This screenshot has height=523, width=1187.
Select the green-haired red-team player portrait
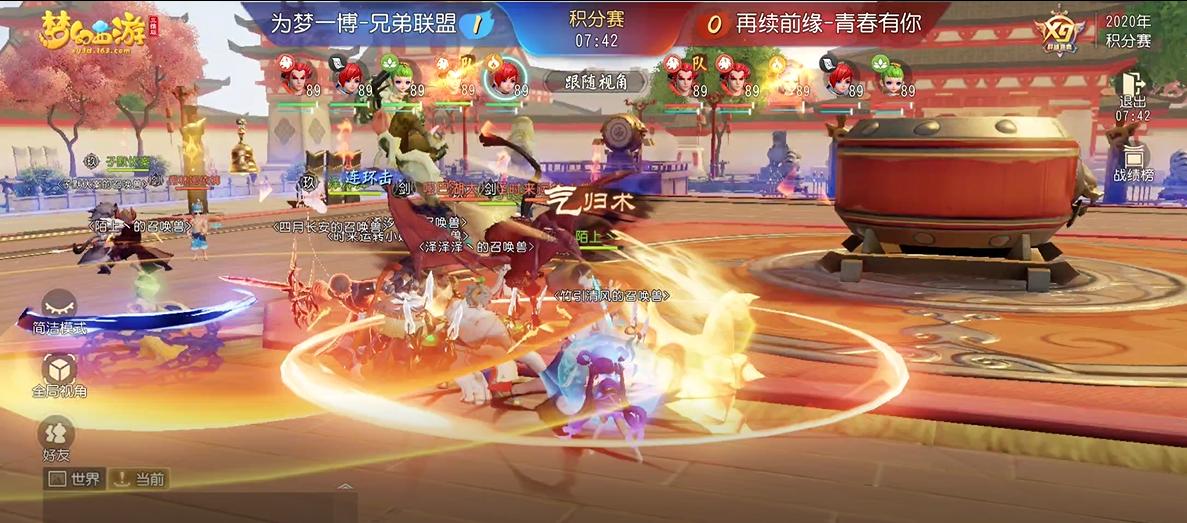coord(892,77)
